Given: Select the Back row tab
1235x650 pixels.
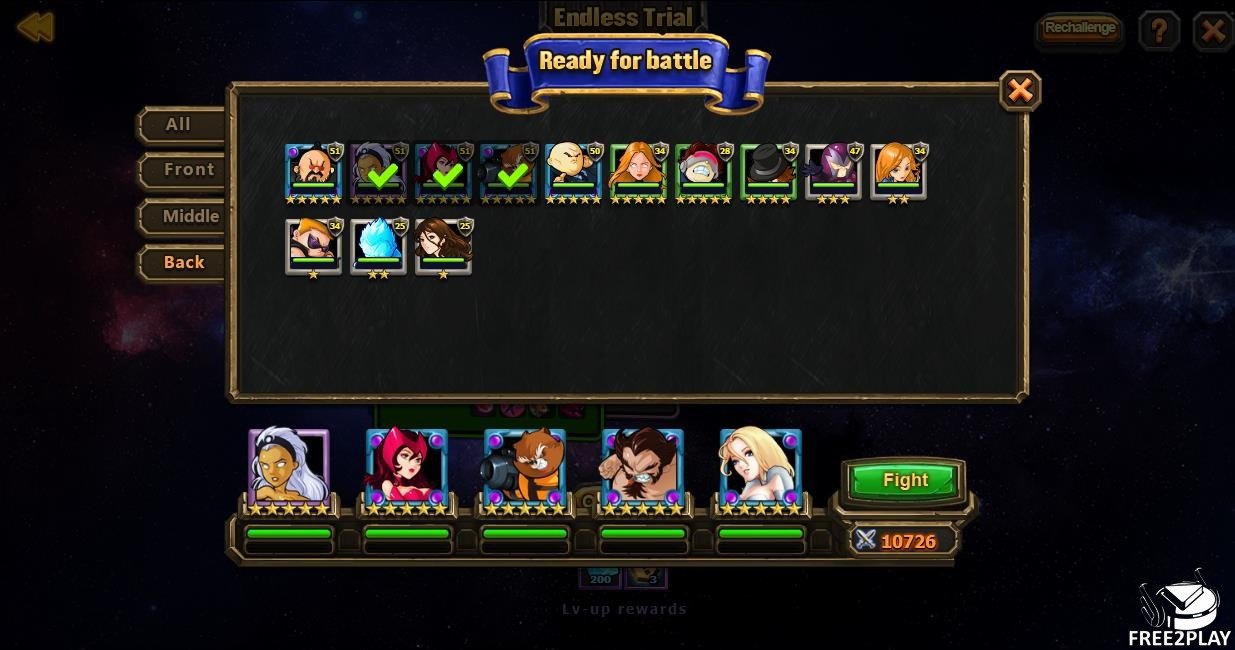Looking at the screenshot, I should pyautogui.click(x=184, y=262).
